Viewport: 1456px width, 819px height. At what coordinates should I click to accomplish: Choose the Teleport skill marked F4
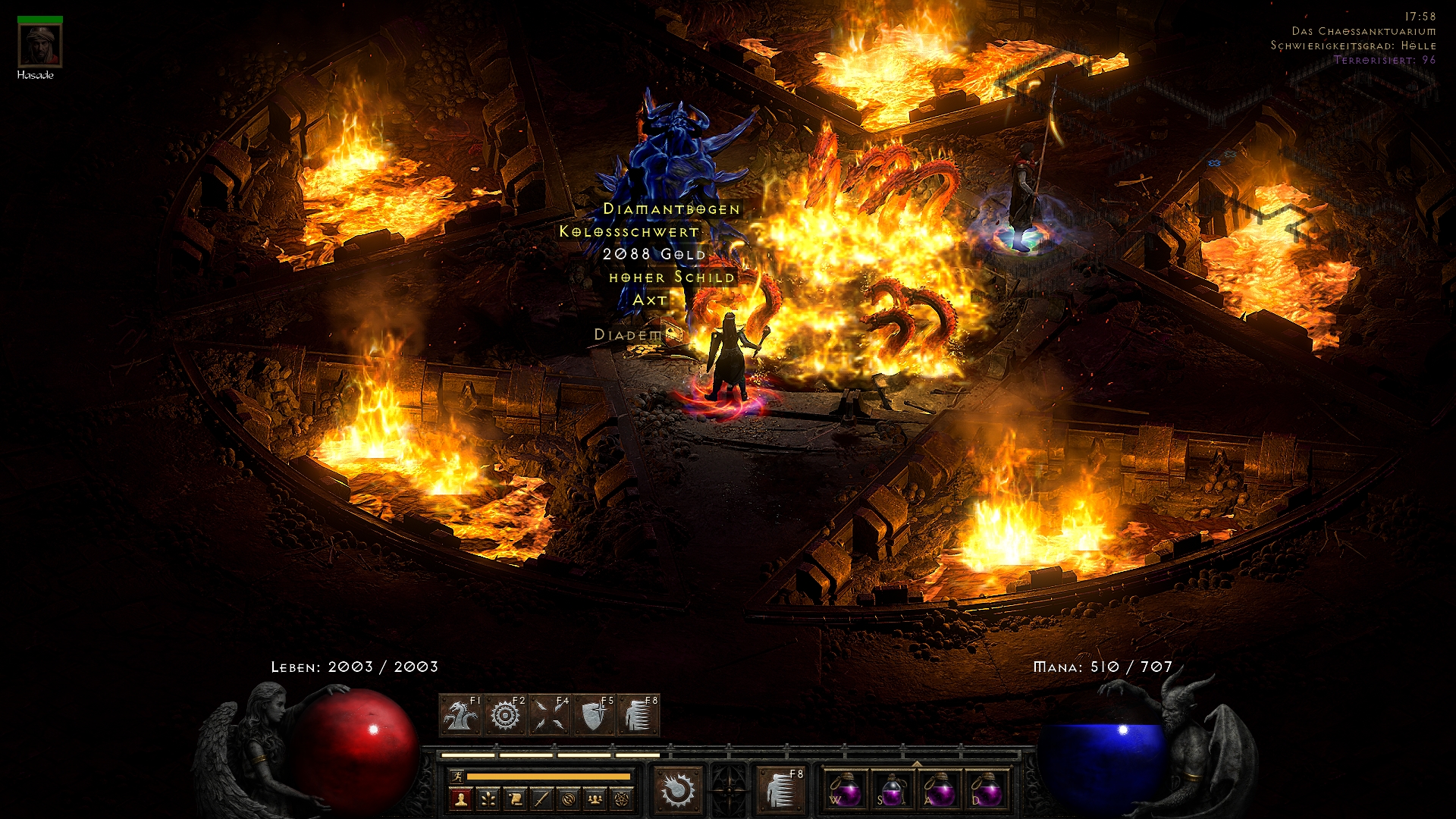[x=550, y=715]
